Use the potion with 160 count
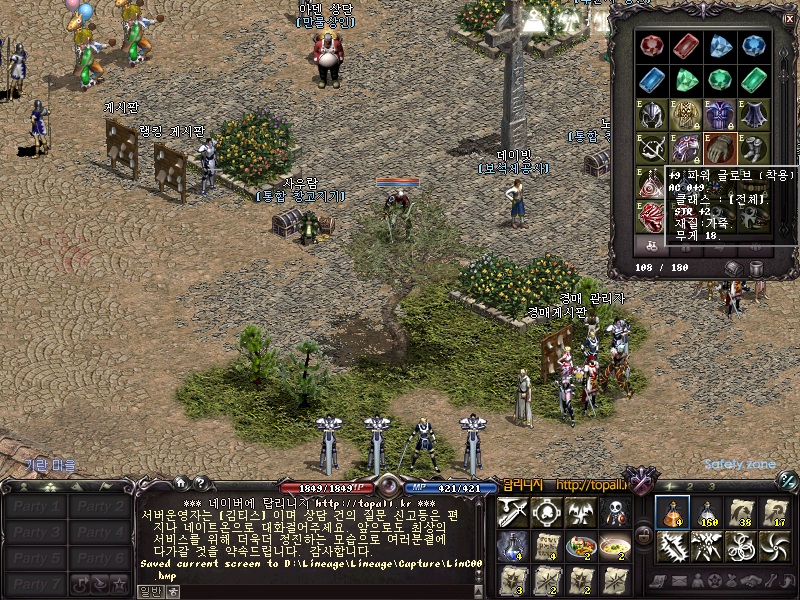800x600 pixels. click(707, 512)
